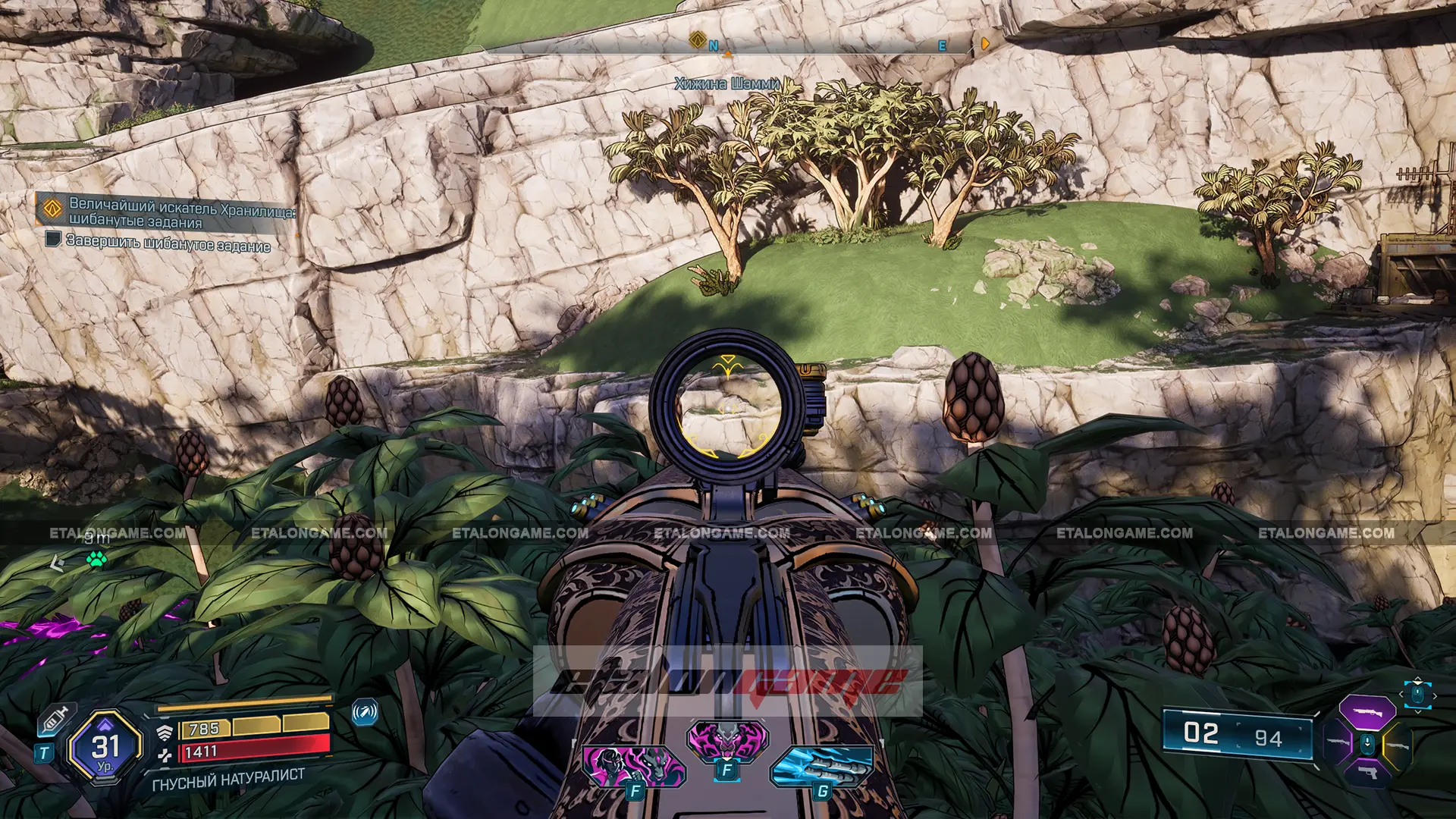This screenshot has width=1456, height=819.
Task: Select the highlighted purple shotgun weapon slot
Action: point(1367,713)
